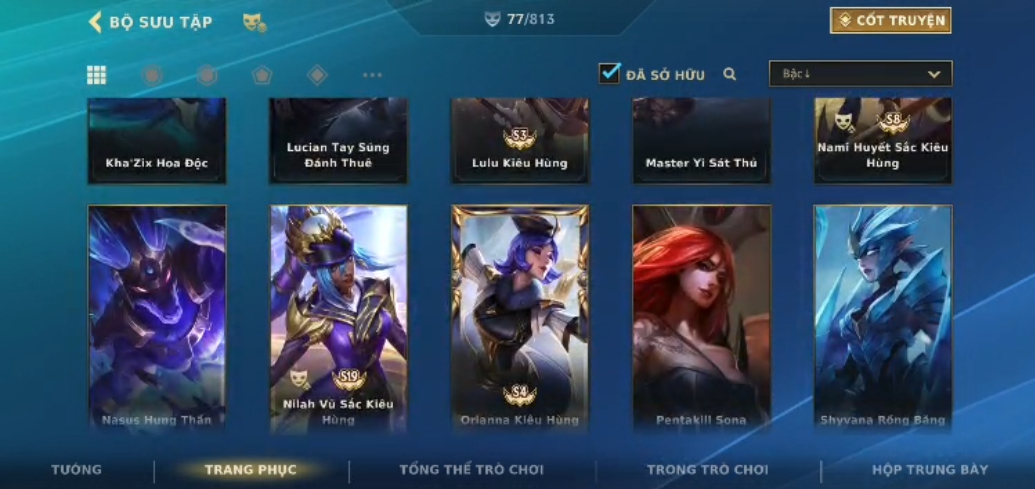Open the Hộp Trưng Bày tab
Viewport: 1035px width, 489px height.
(930, 469)
